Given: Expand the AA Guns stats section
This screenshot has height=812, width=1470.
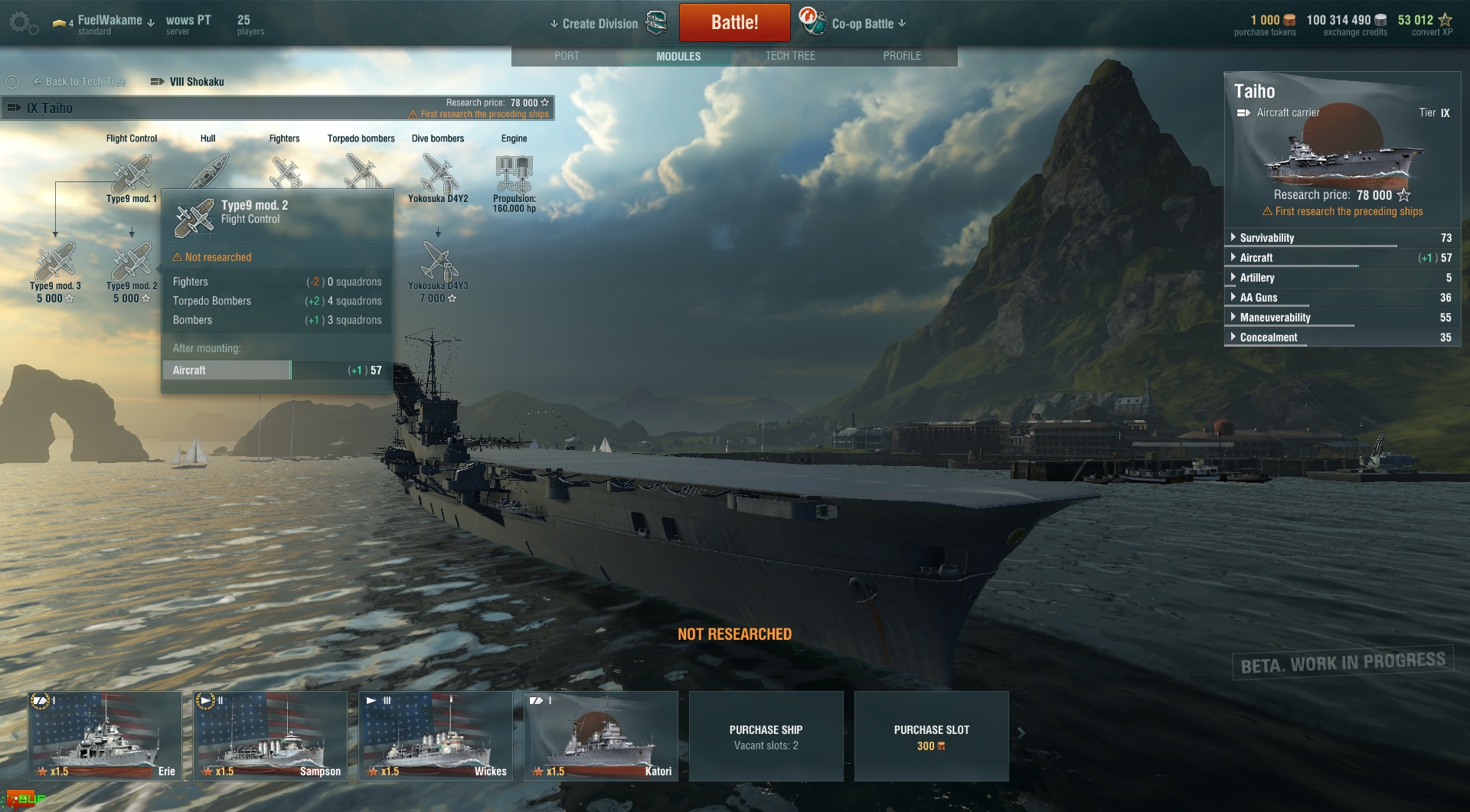Looking at the screenshot, I should tap(1258, 298).
